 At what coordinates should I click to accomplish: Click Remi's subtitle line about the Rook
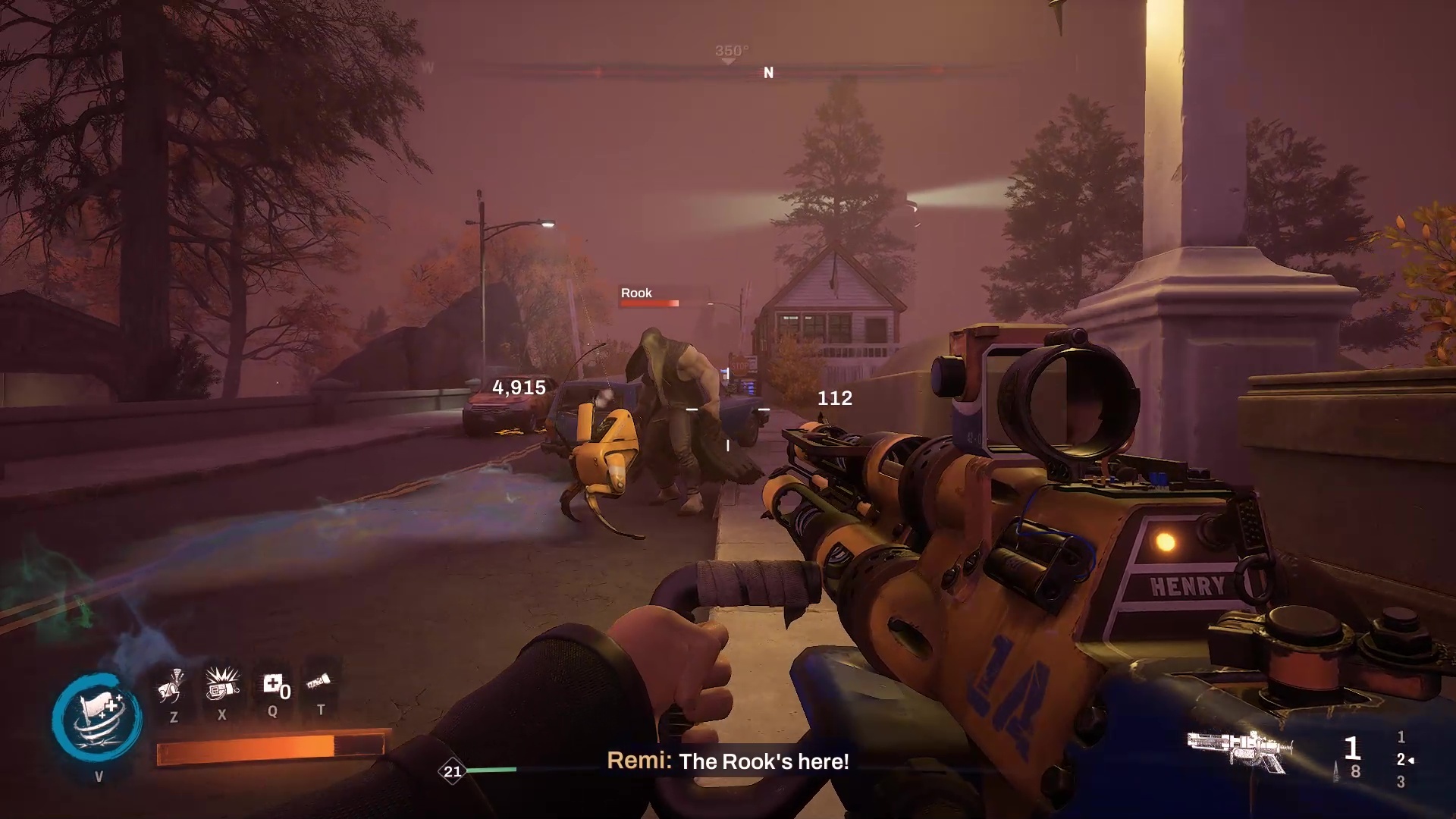coord(729,763)
